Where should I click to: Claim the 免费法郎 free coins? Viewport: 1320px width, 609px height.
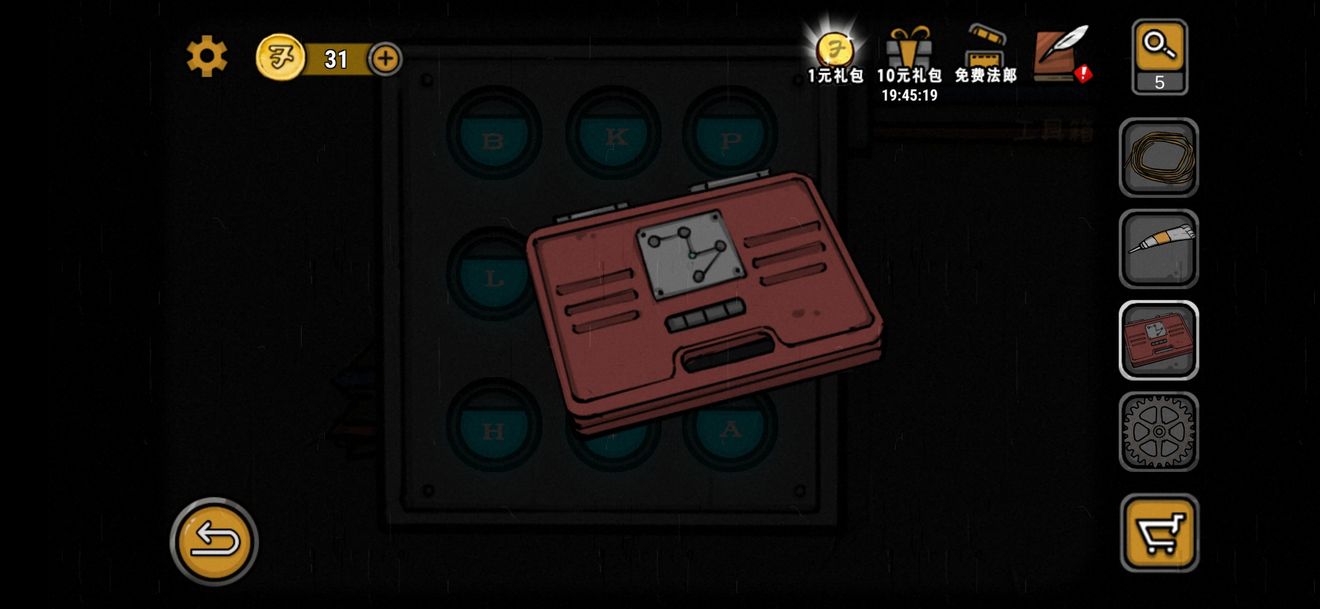985,56
